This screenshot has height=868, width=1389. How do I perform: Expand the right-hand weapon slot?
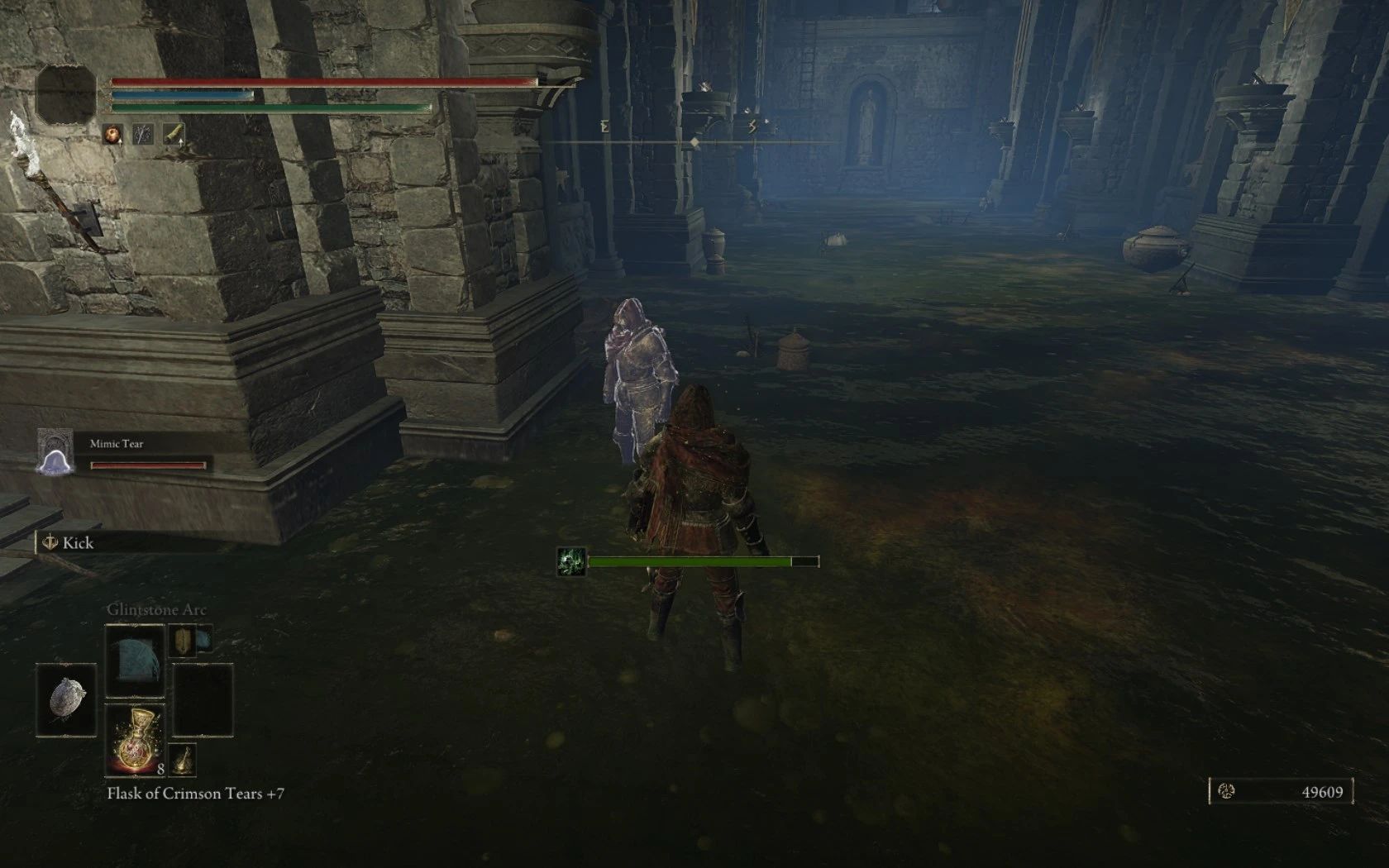click(x=203, y=699)
